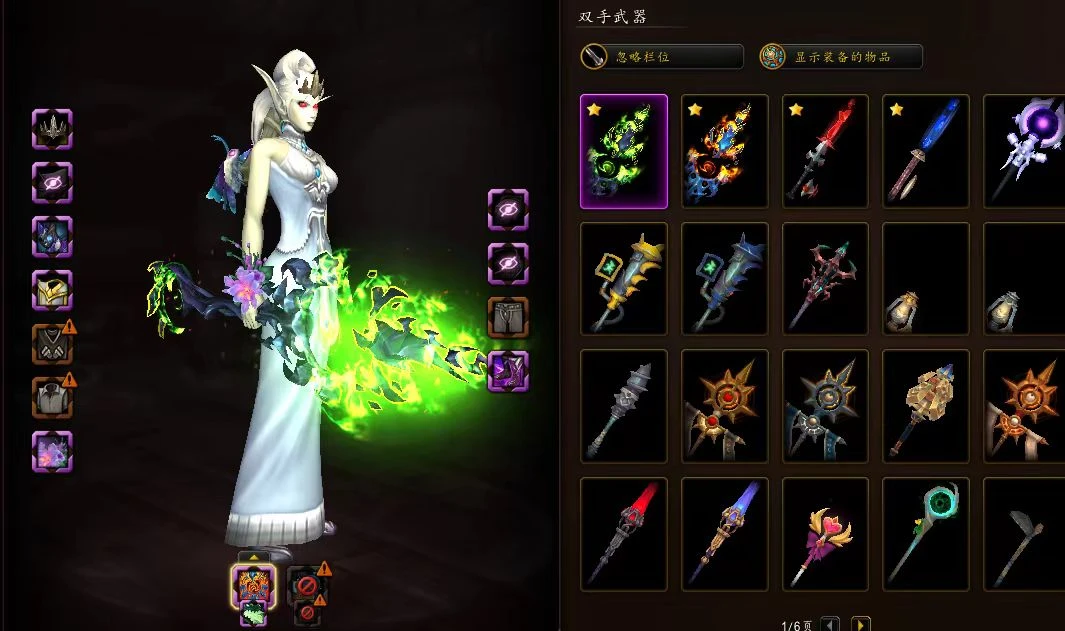Open the feet slot with purple boots
Image resolution: width=1065 pixels, height=631 pixels.
(508, 371)
